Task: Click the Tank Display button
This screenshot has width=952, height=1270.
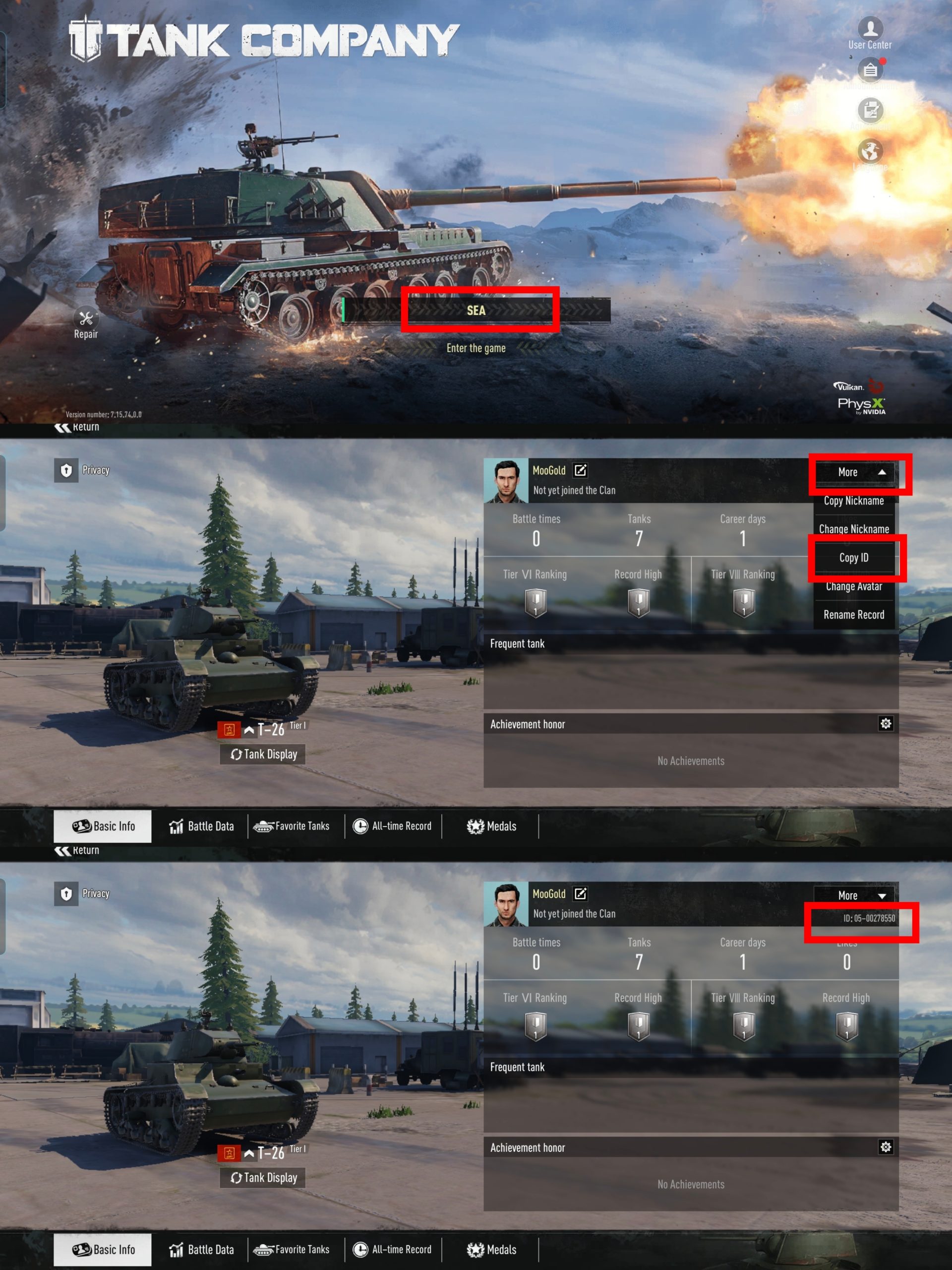Action: [264, 754]
